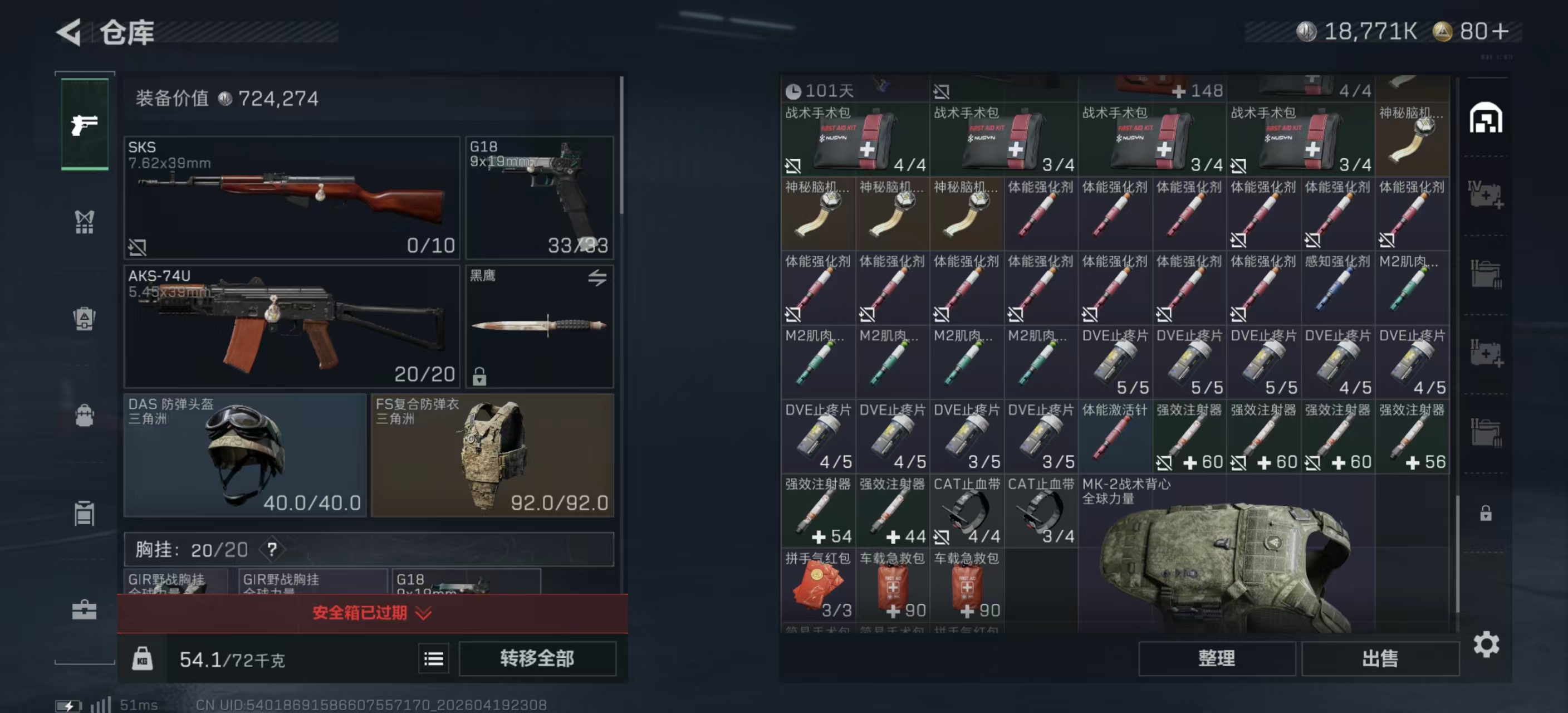Choose the 黑鹰 knife slot
This screenshot has width=1568, height=713.
pyautogui.click(x=540, y=326)
